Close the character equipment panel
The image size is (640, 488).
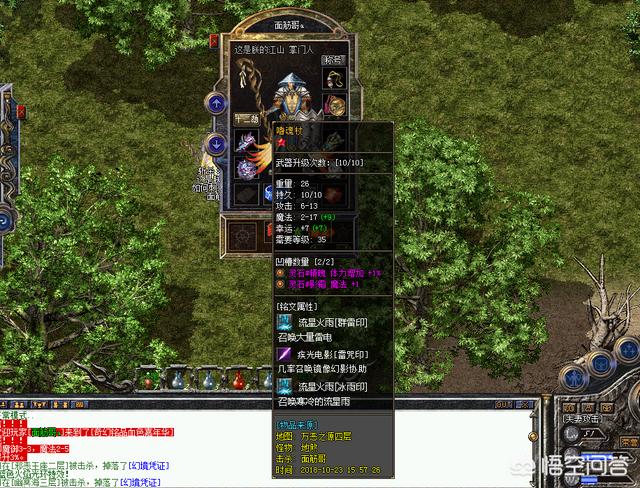click(214, 40)
